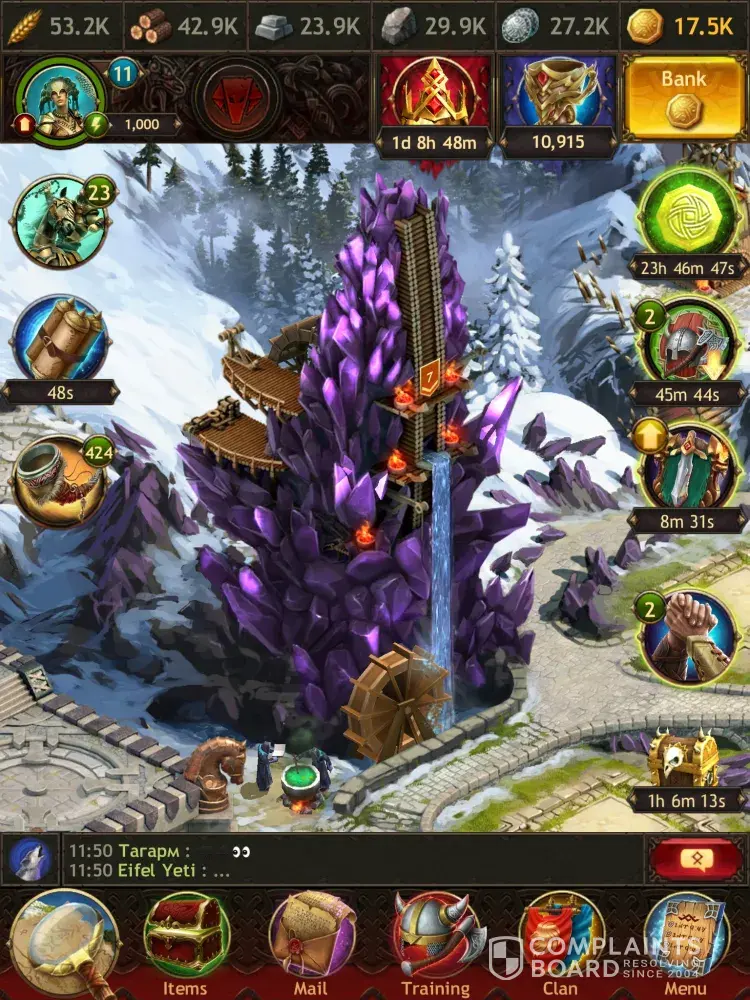
Task: Open the bracelet icon with badge 424
Action: 58,480
